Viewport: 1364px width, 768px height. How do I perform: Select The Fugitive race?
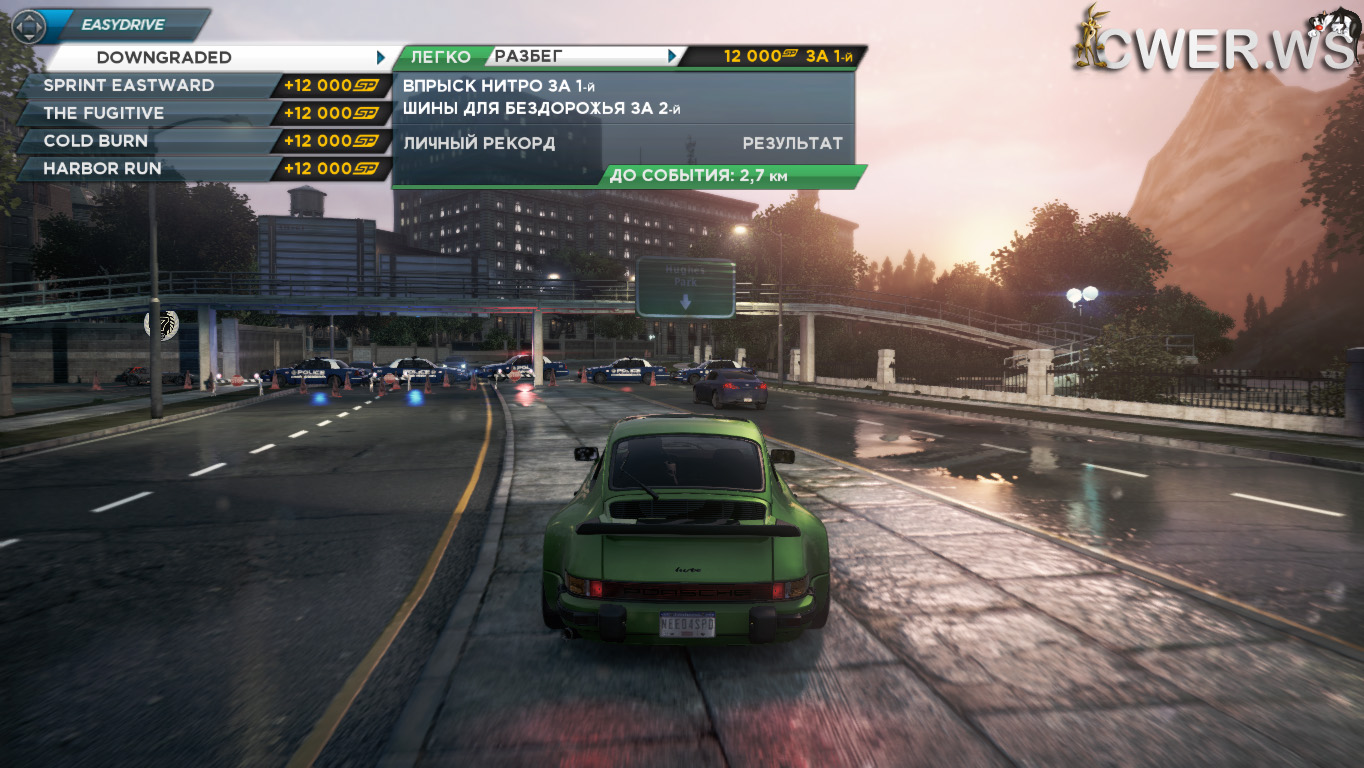tap(104, 114)
